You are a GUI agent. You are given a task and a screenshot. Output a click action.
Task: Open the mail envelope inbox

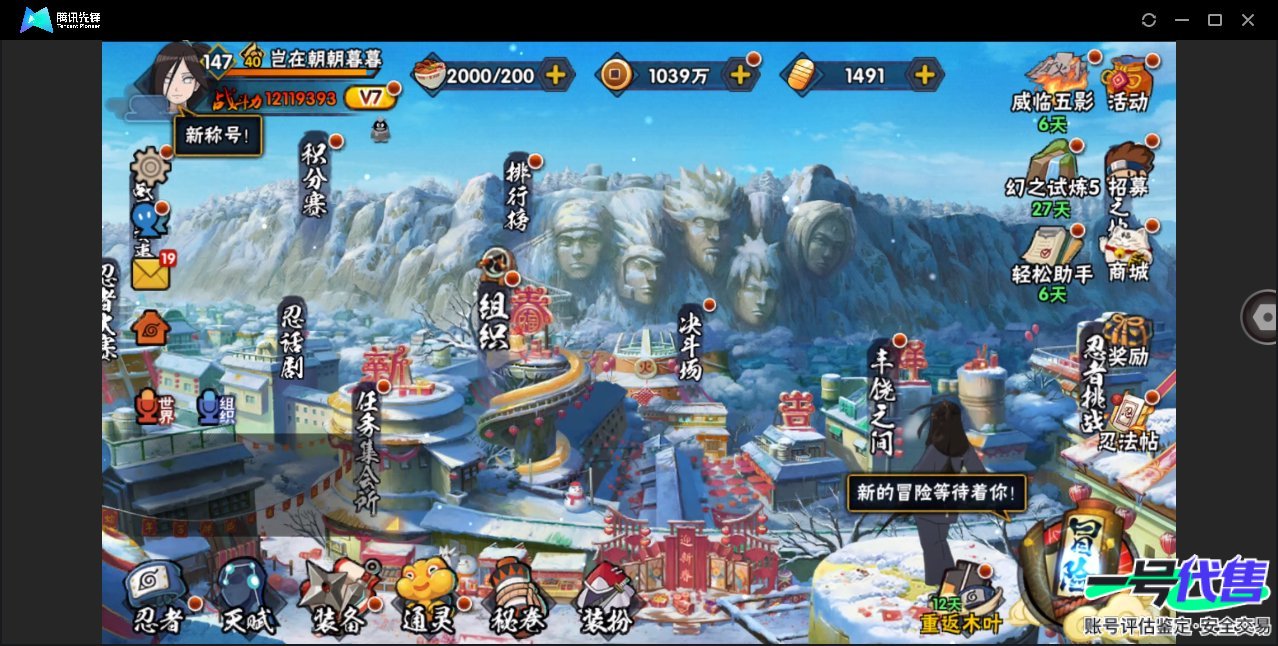coord(148,273)
